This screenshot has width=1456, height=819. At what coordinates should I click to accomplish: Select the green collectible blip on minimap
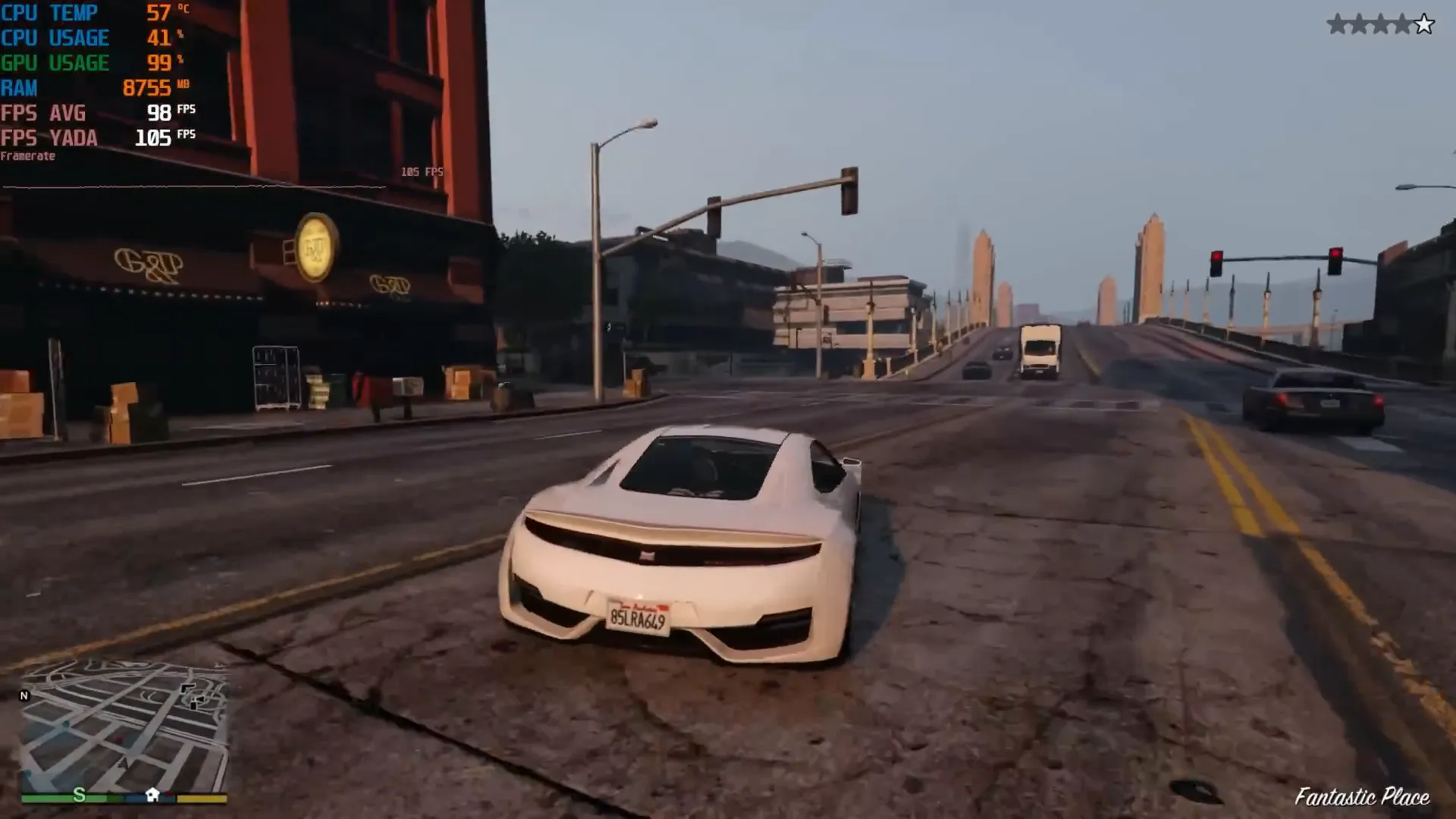coord(65,723)
